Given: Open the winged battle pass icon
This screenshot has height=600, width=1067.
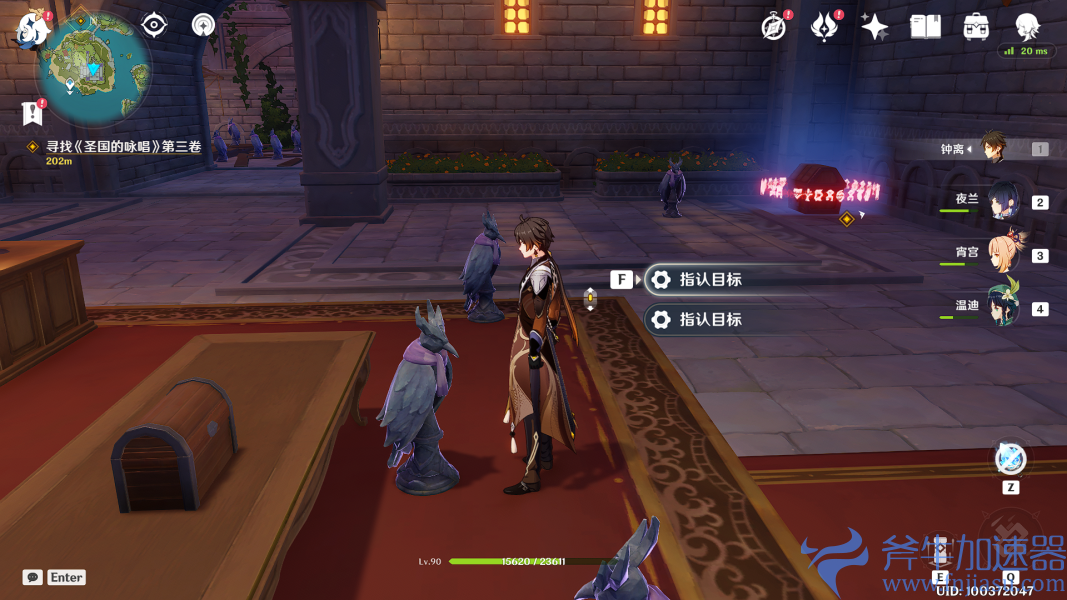Looking at the screenshot, I should click(824, 27).
